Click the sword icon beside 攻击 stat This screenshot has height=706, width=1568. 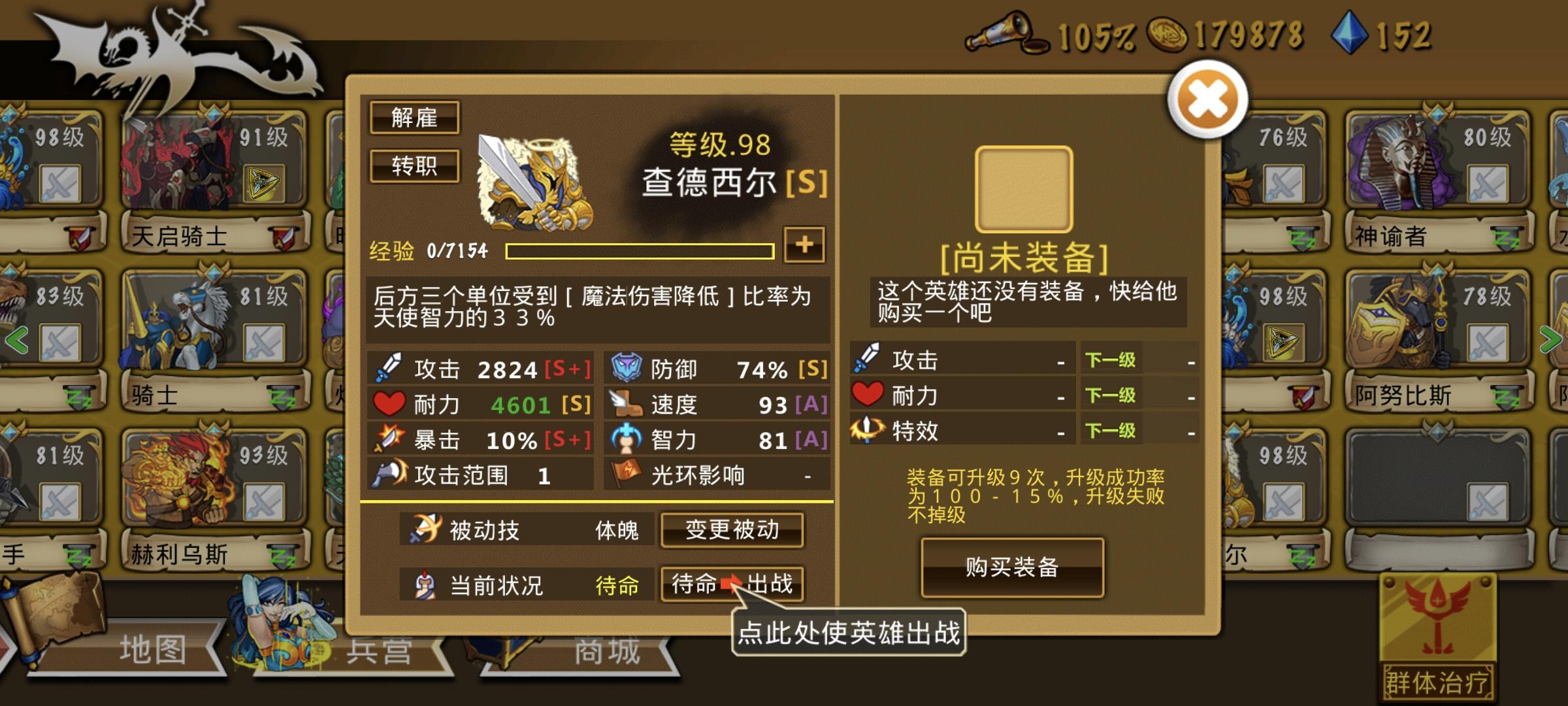[x=390, y=368]
